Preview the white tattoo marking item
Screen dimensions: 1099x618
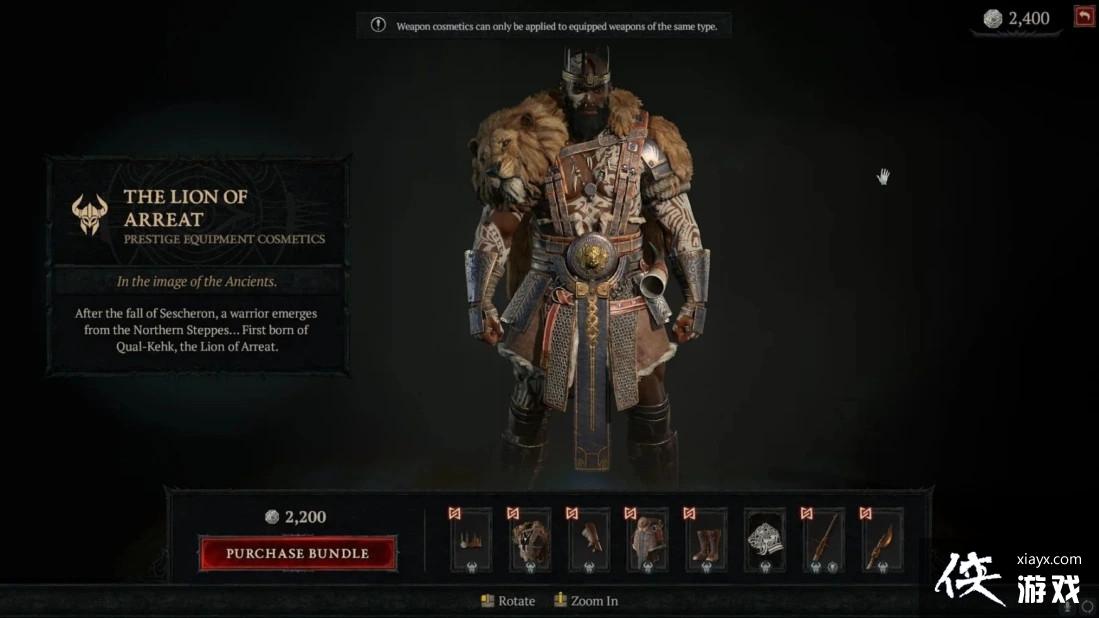coord(765,540)
